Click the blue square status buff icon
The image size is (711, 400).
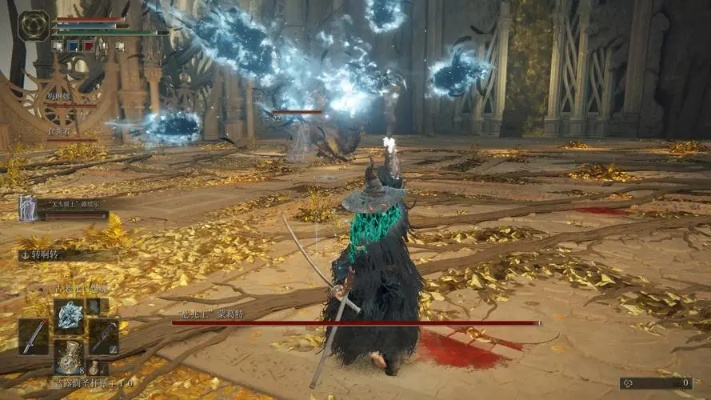coord(71,45)
